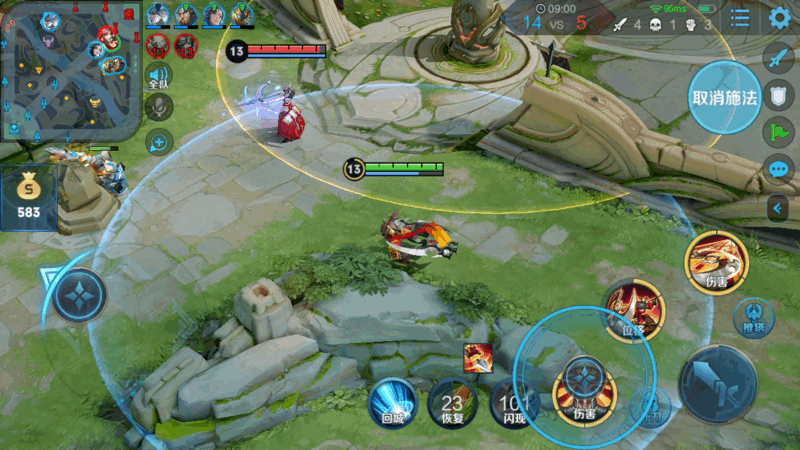Viewport: 800px width, 450px height.
Task: Buy the recommended red blade item
Action: 477,357
